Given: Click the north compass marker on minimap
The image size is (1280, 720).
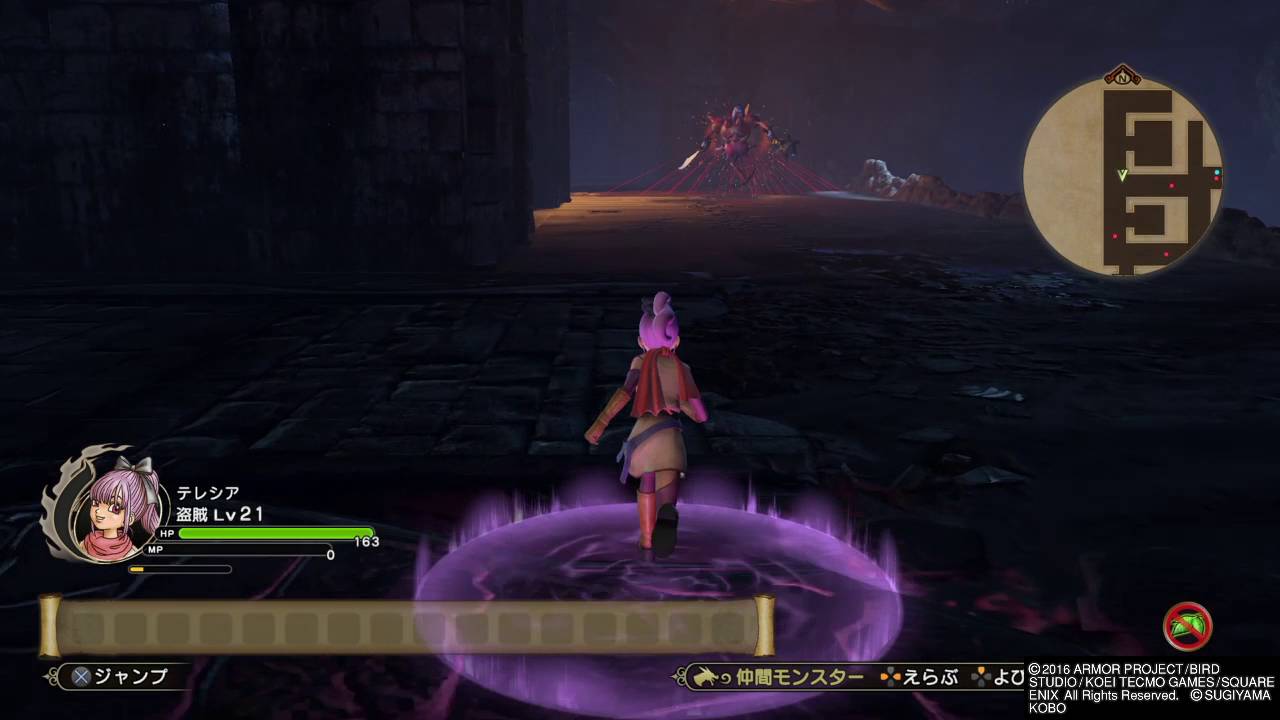Looking at the screenshot, I should tap(1122, 75).
